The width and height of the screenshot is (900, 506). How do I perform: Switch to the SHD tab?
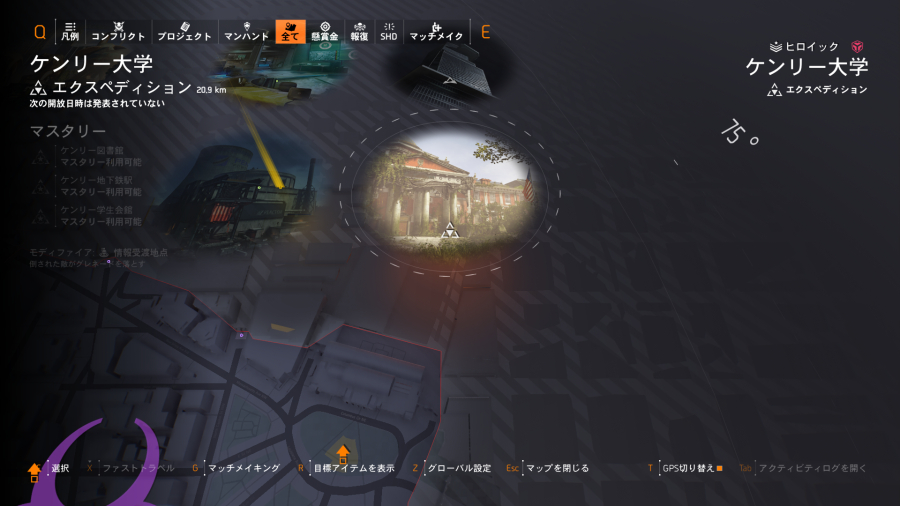[x=388, y=31]
